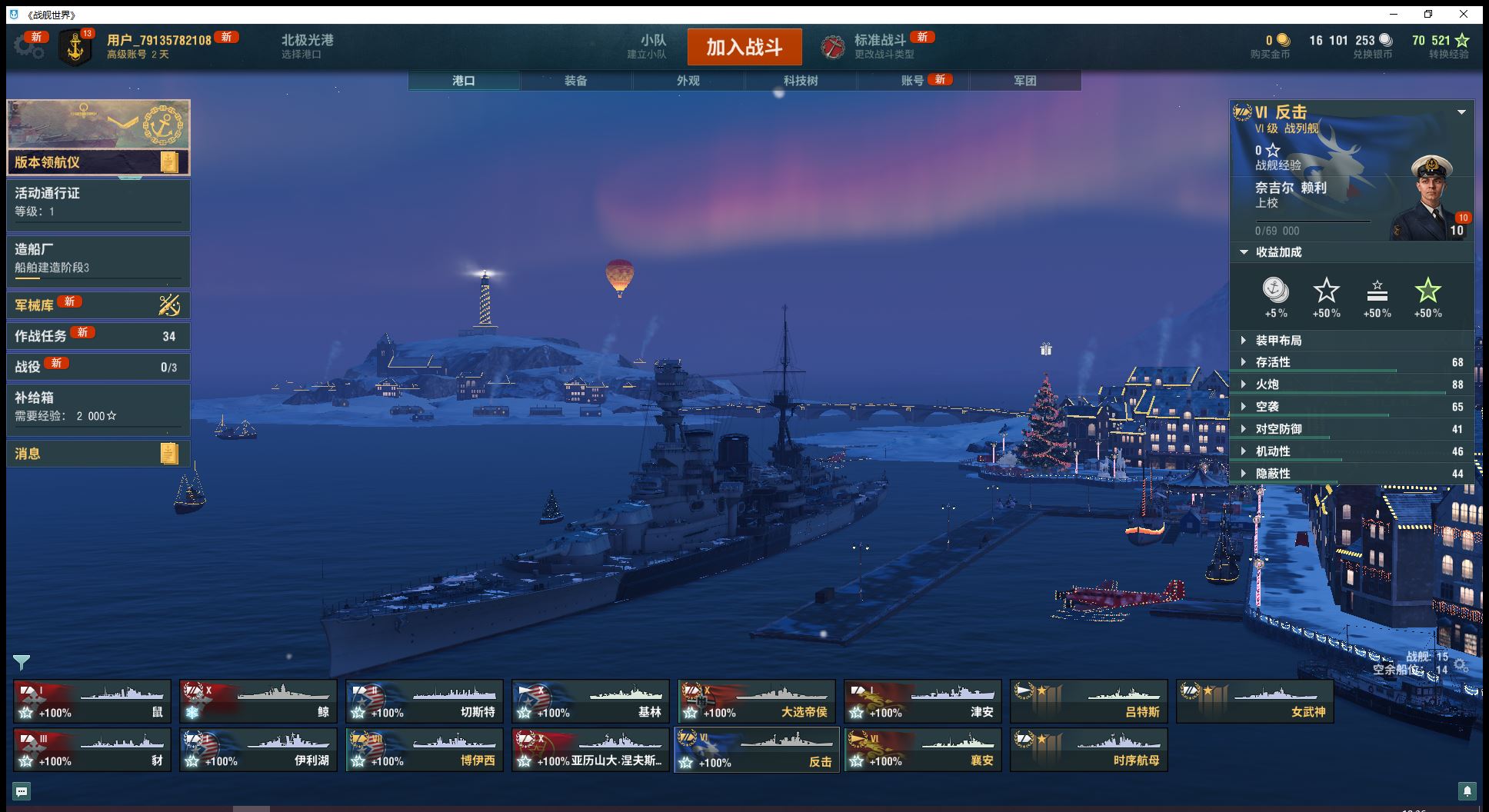The height and width of the screenshot is (812, 1489).
Task: Open the ship carousel filter funnel
Action: point(22,662)
